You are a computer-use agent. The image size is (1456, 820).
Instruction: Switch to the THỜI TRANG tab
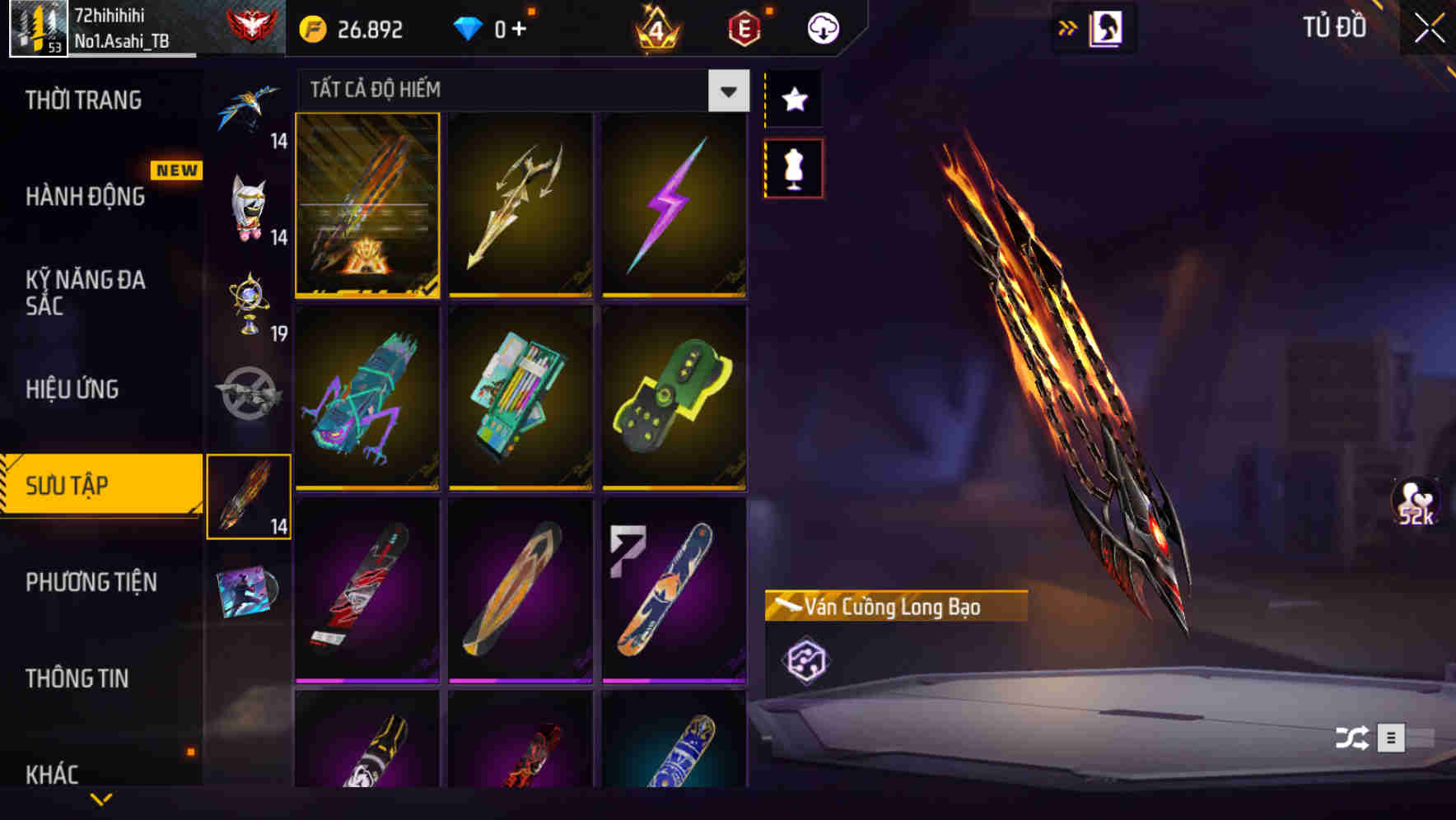85,100
